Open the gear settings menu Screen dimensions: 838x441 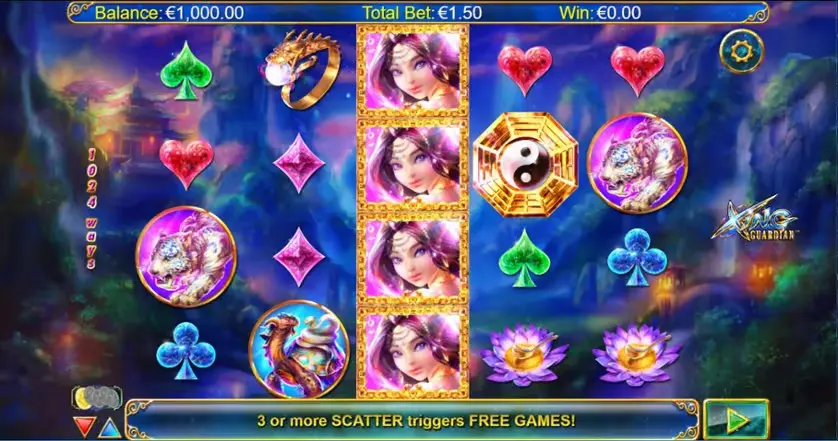click(740, 49)
